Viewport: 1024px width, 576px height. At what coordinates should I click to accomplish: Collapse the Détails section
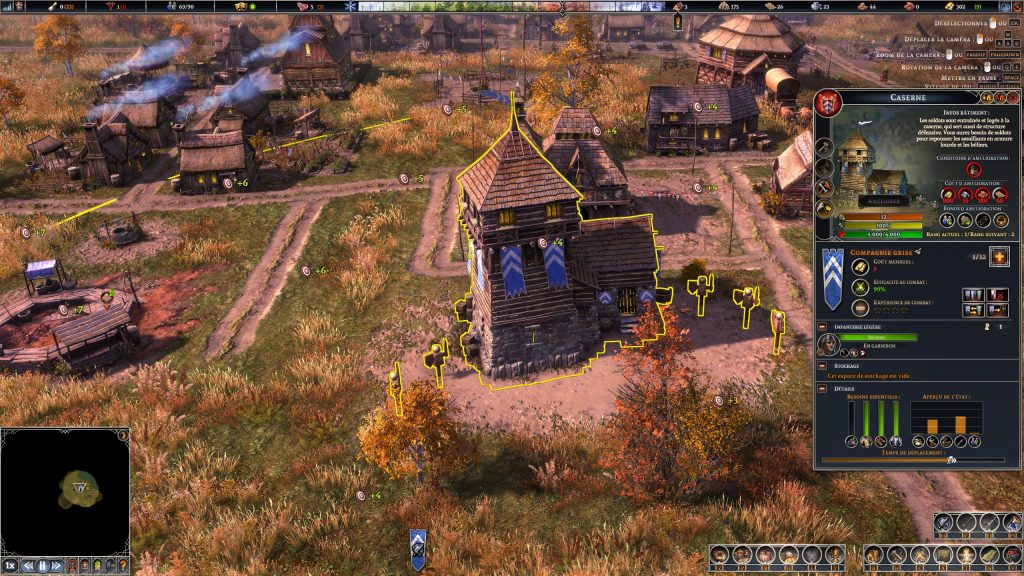point(822,387)
